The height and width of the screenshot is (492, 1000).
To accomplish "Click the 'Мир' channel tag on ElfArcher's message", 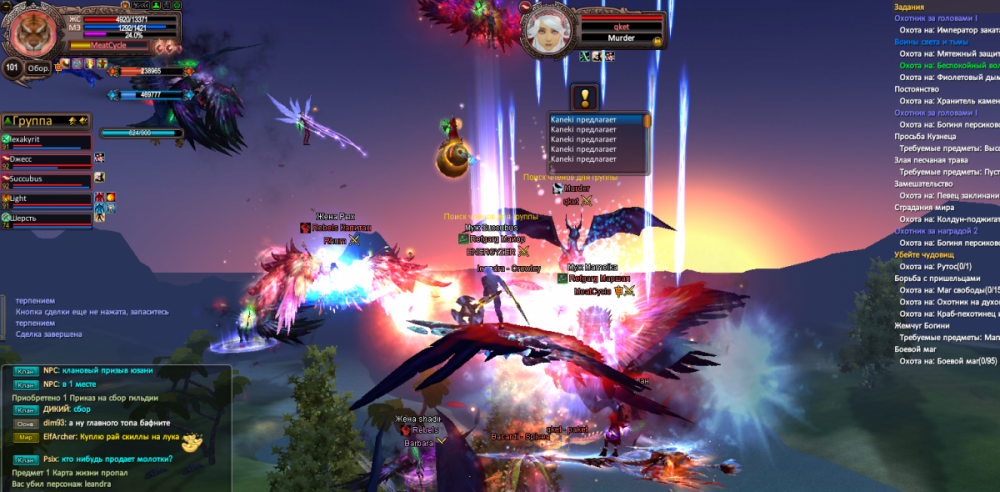I will (27, 437).
